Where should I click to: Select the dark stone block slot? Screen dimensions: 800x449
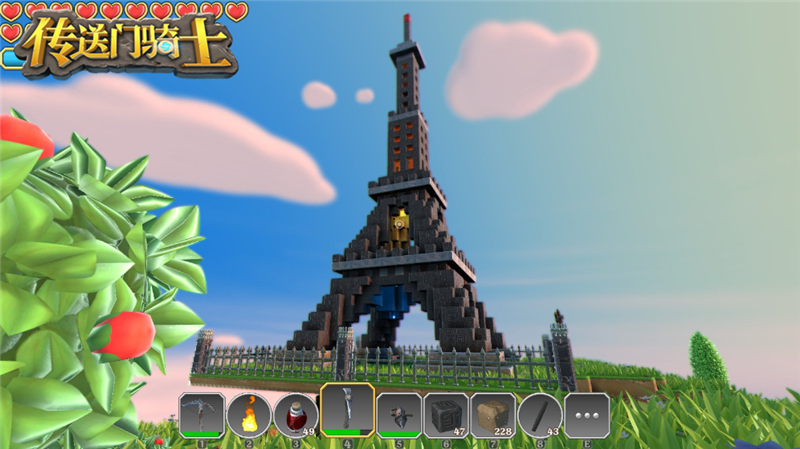point(445,414)
